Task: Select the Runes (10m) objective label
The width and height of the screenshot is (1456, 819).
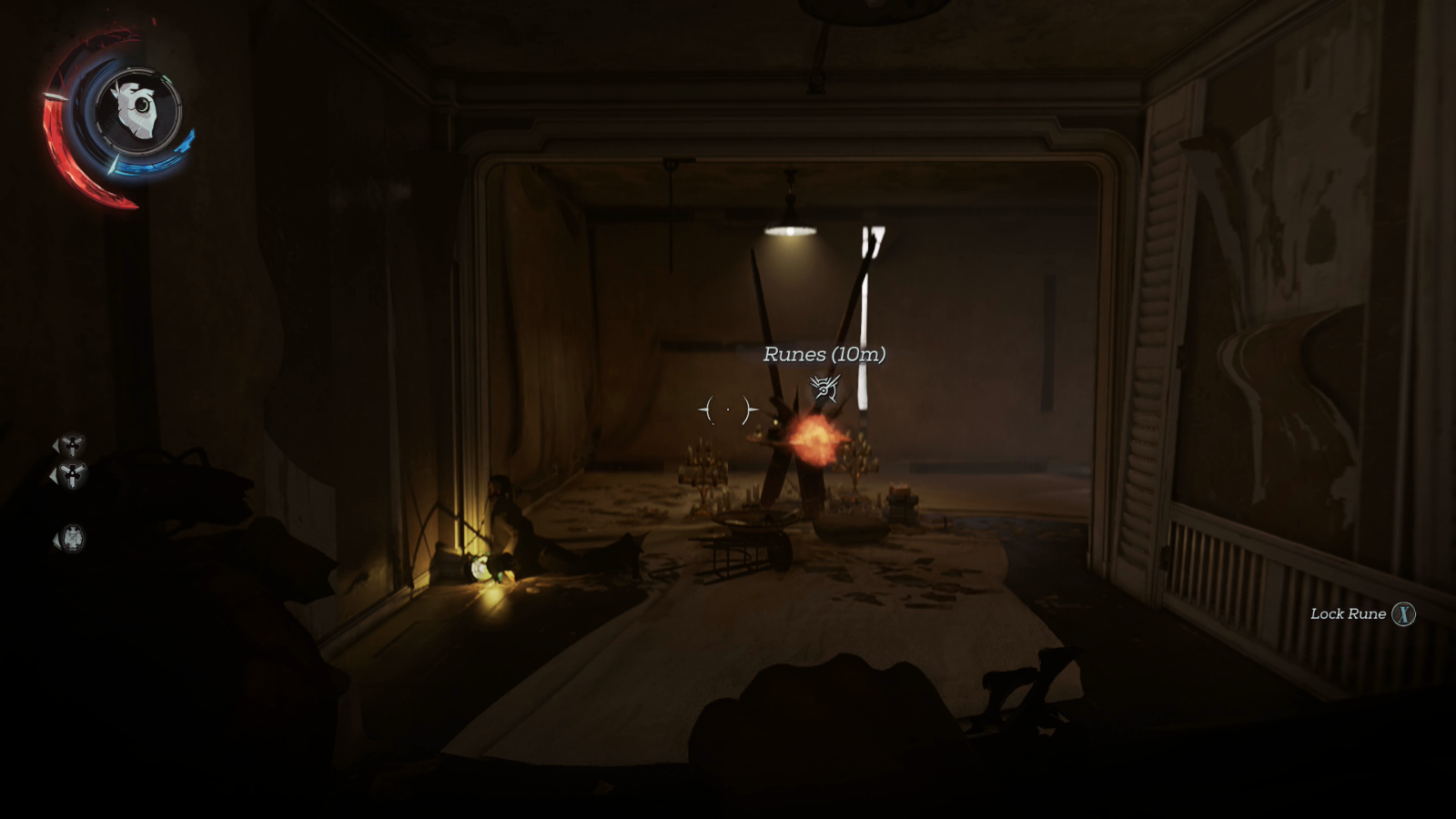Action: [824, 355]
